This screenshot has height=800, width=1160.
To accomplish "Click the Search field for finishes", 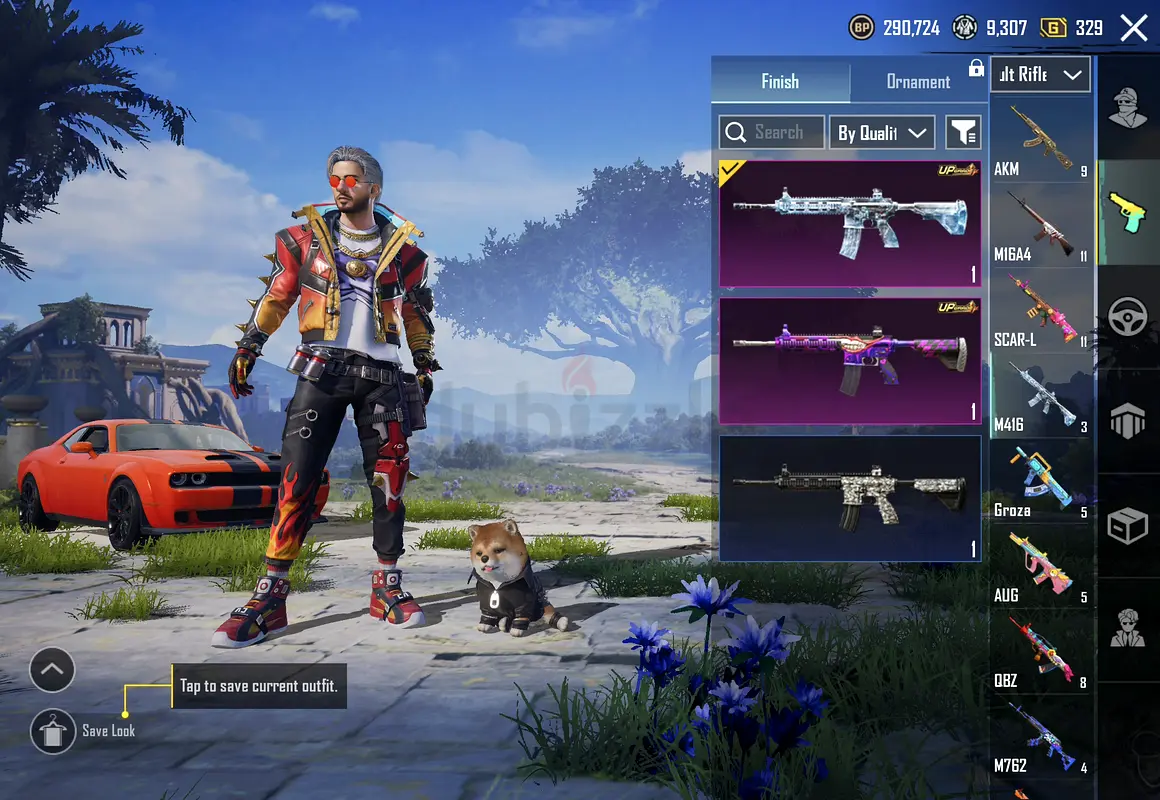I will point(772,132).
